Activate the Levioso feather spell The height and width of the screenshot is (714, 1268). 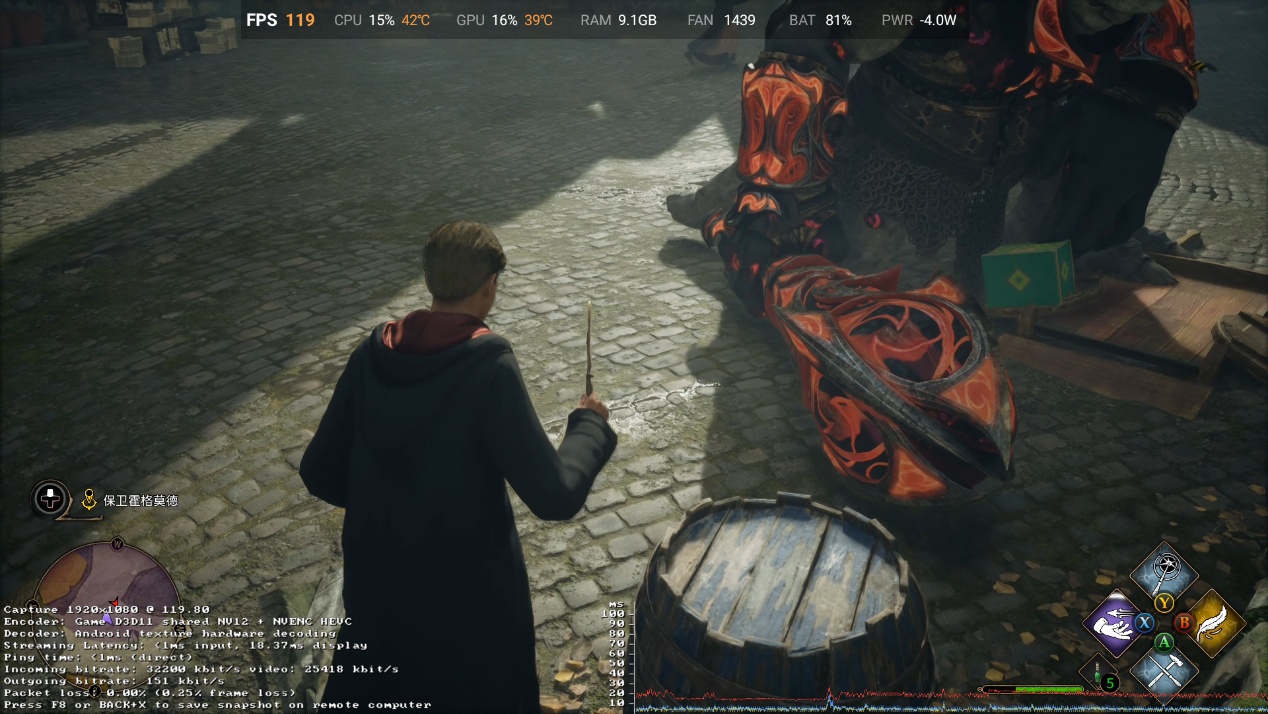pyautogui.click(x=1214, y=622)
